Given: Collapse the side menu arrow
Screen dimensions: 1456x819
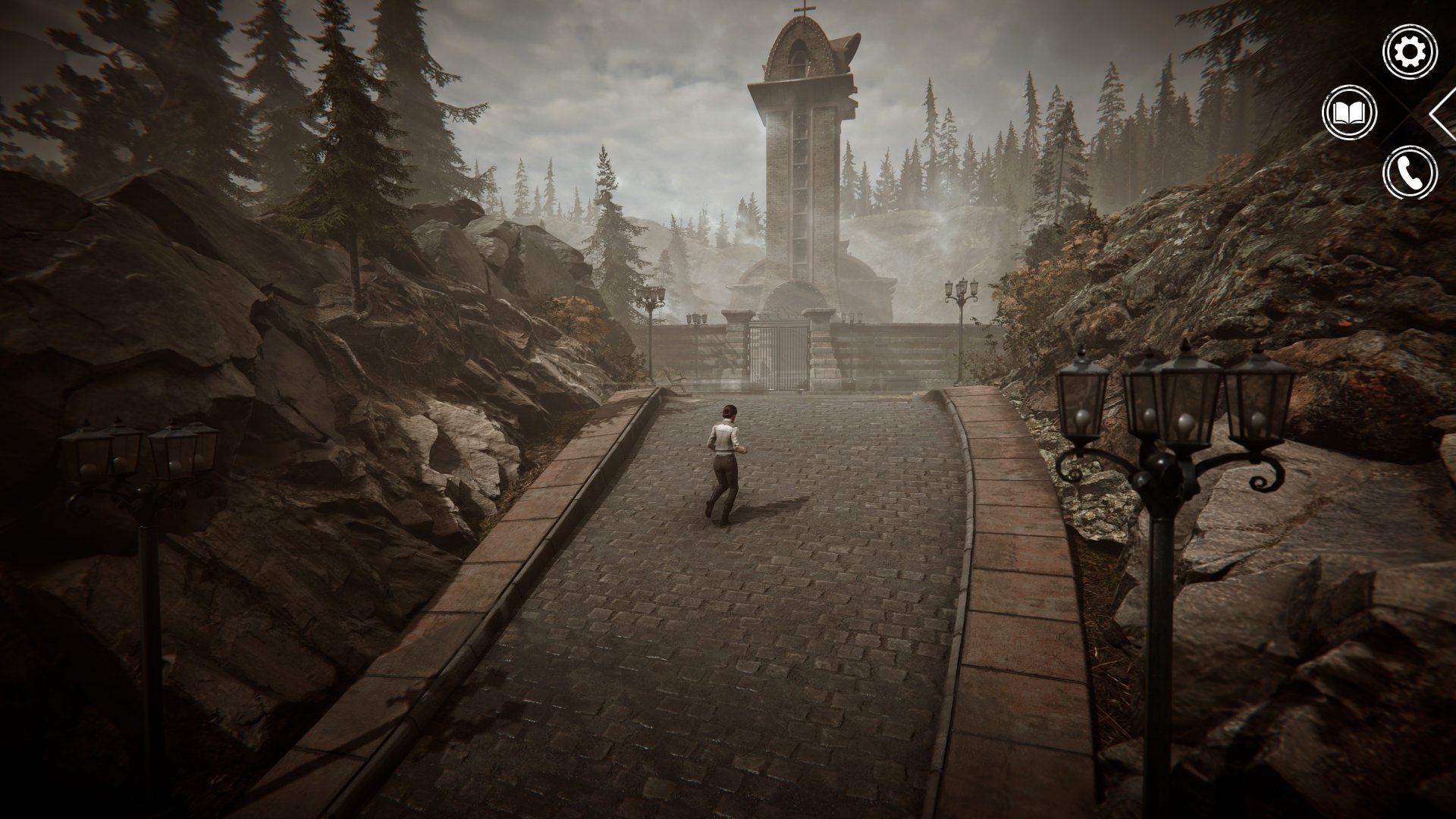Looking at the screenshot, I should (x=1443, y=114).
